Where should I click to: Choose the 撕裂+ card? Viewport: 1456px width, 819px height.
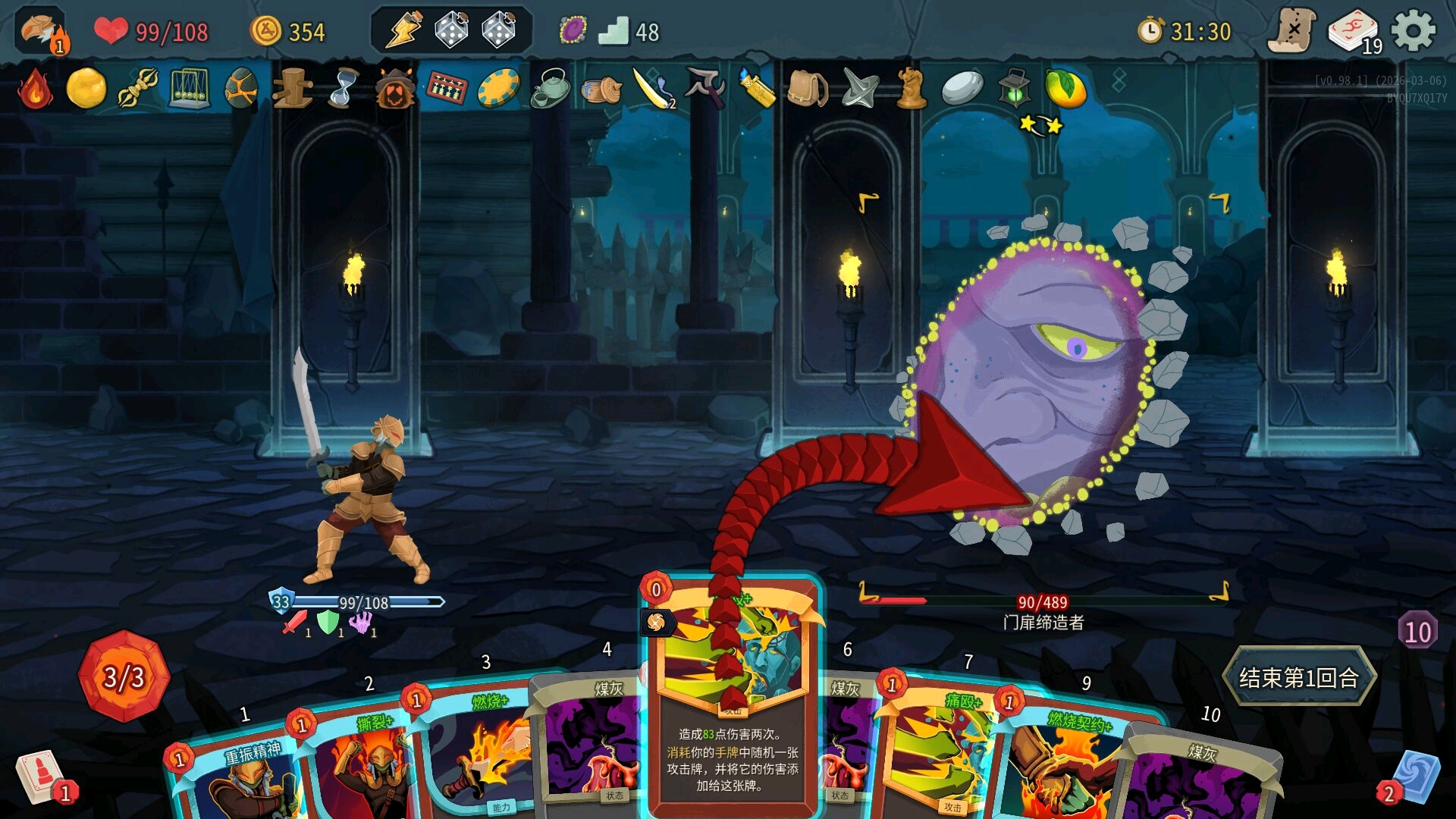(x=356, y=766)
